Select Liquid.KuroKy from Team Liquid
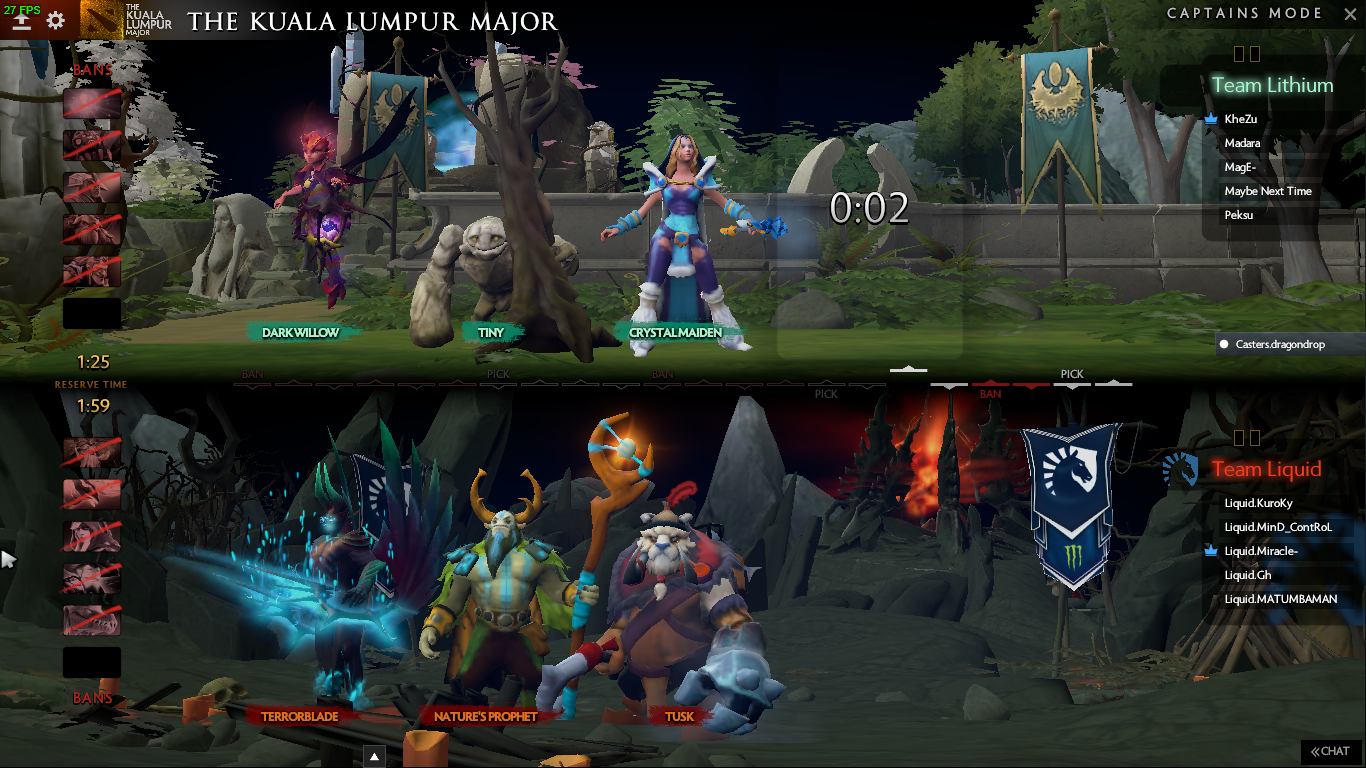The image size is (1366, 768). 1258,503
